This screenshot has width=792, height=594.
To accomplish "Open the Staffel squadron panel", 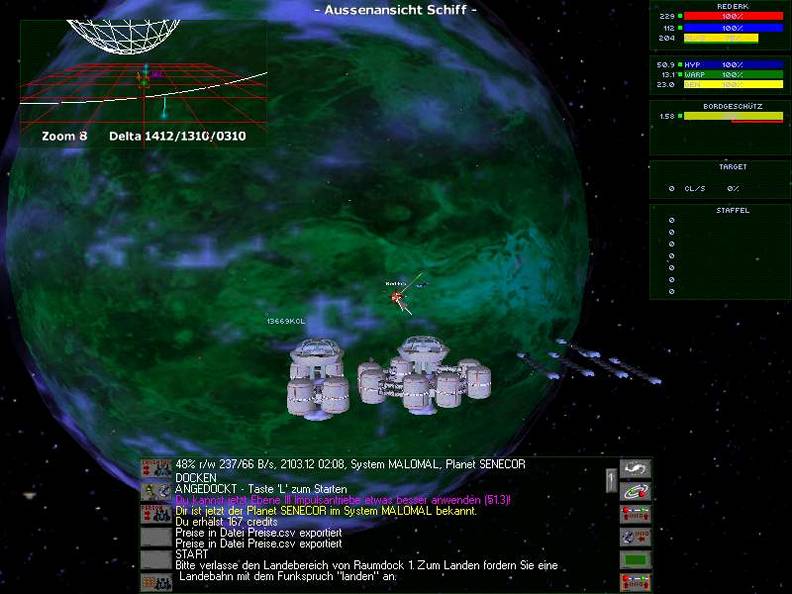I will tap(718, 251).
